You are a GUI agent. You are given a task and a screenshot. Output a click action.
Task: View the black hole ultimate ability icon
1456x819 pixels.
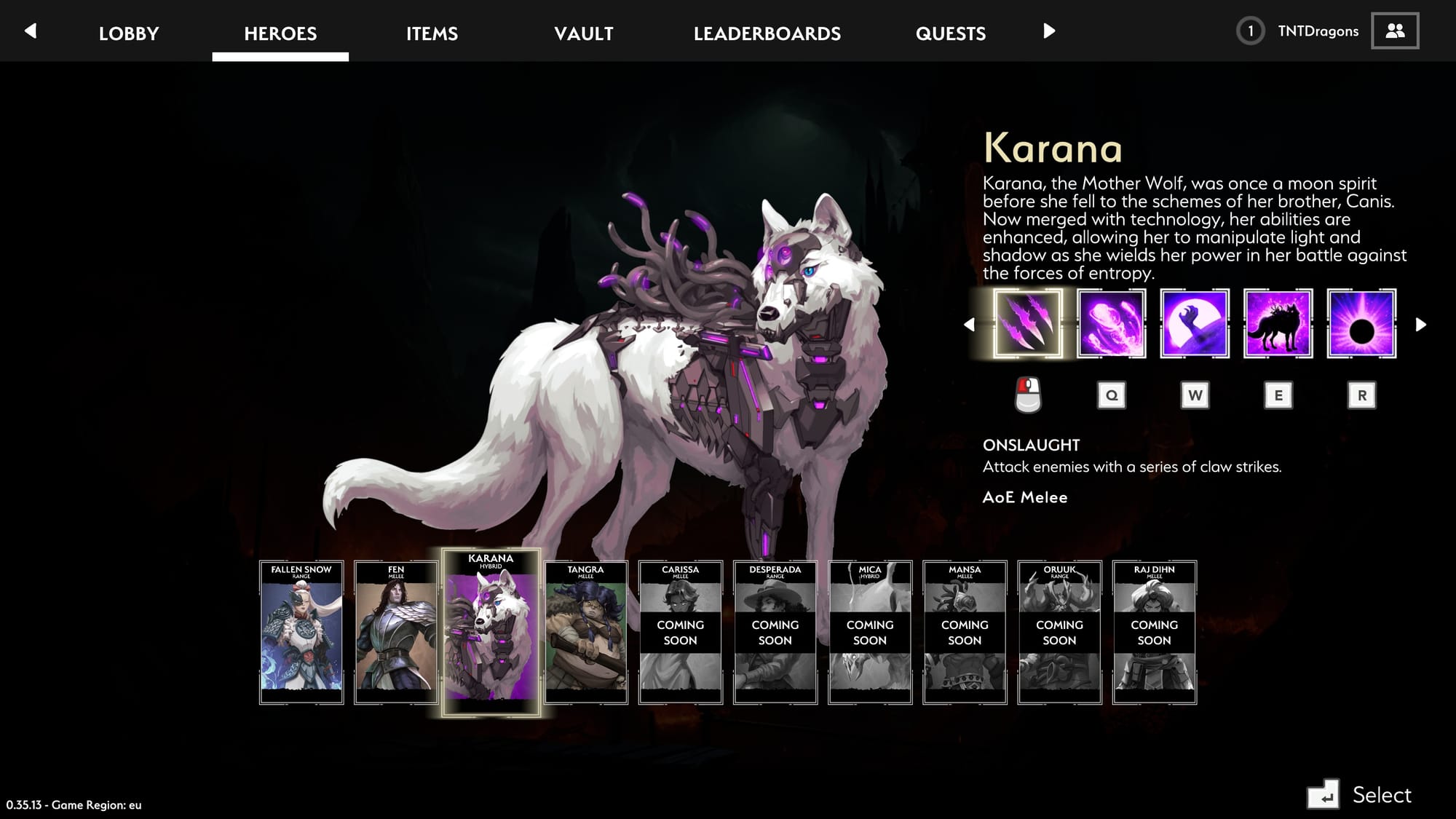1361,324
